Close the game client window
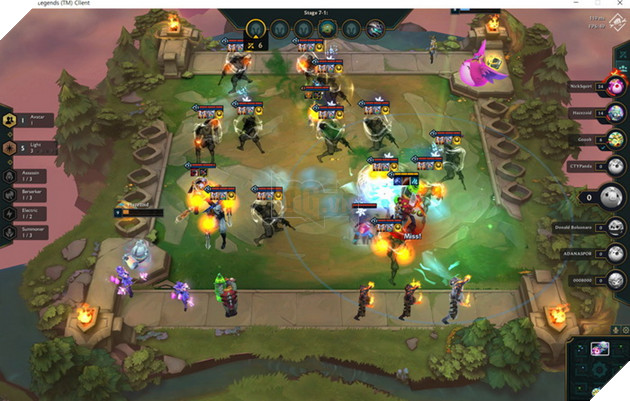 [x=620, y=4]
